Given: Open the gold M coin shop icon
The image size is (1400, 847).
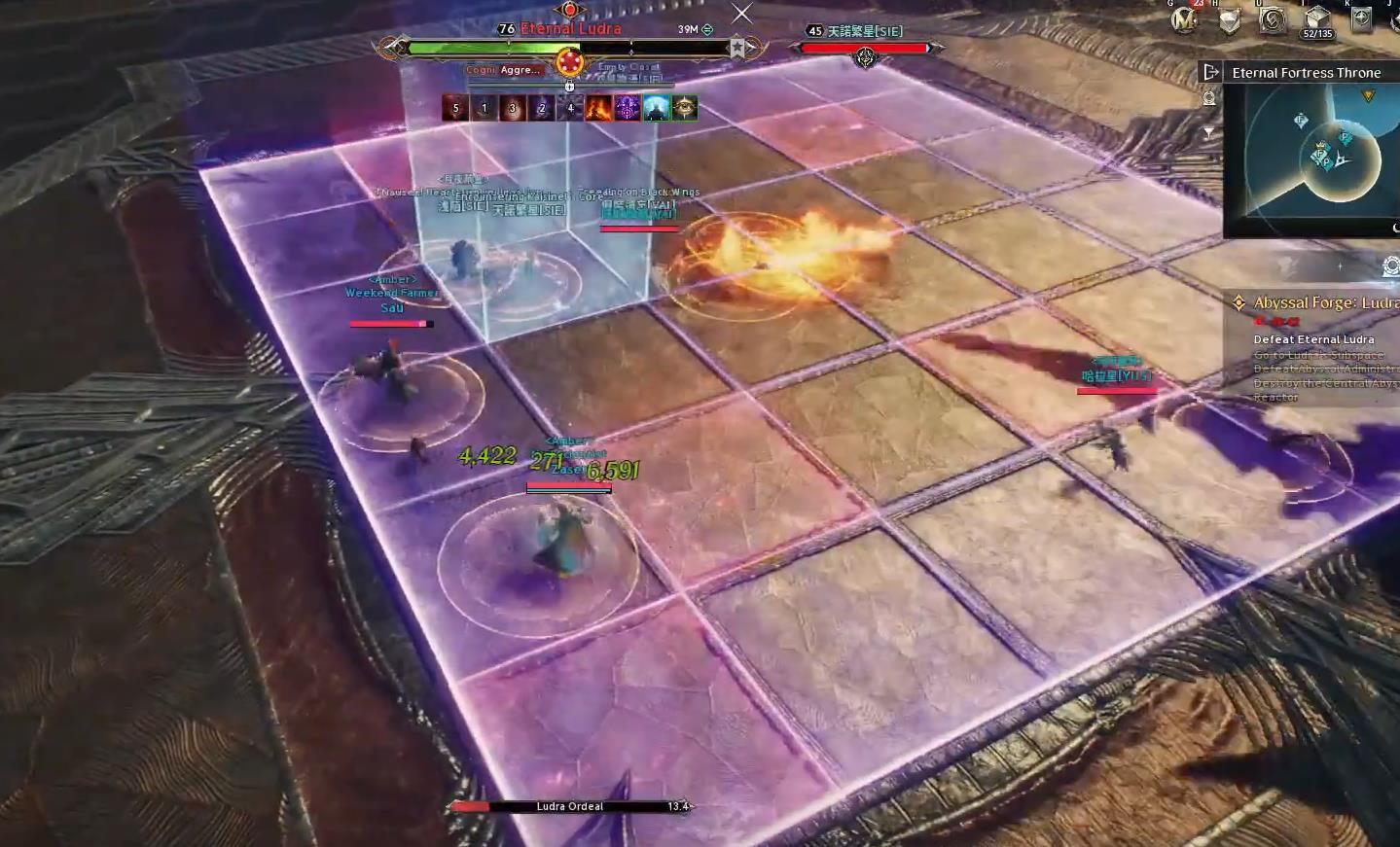Looking at the screenshot, I should (1184, 19).
